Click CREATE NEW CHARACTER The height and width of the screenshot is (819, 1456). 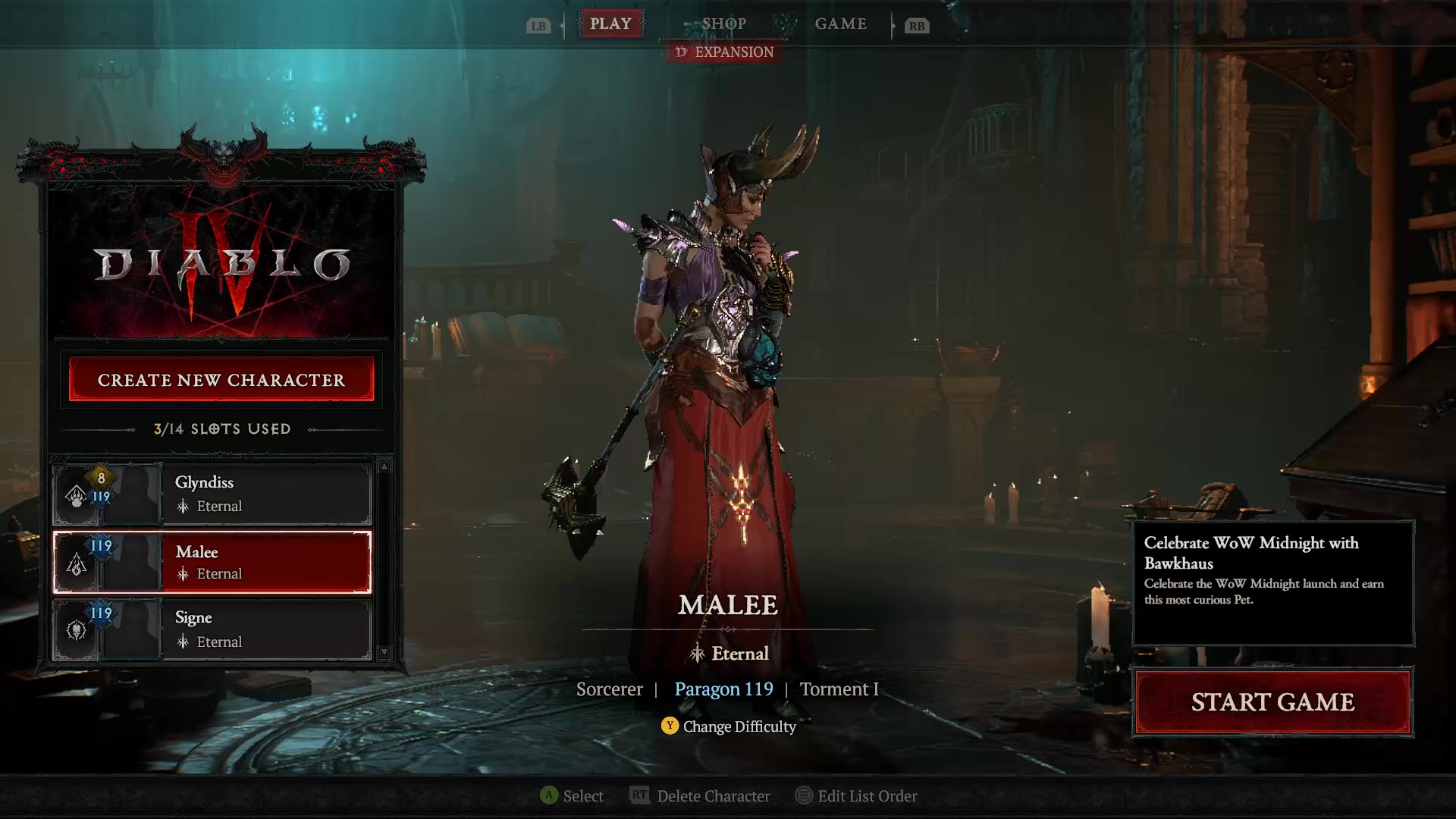221,379
